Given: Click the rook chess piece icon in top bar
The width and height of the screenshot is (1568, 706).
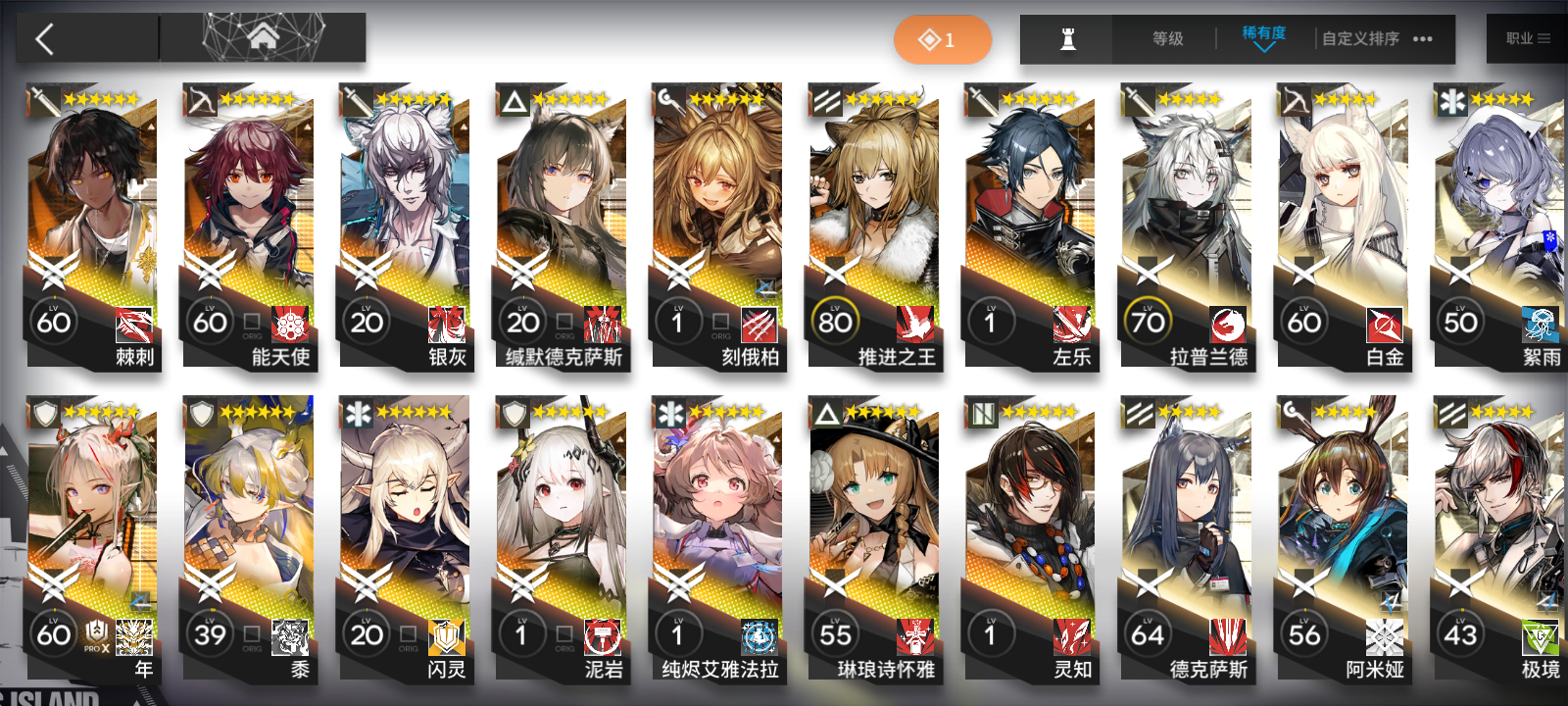Looking at the screenshot, I should [1066, 39].
